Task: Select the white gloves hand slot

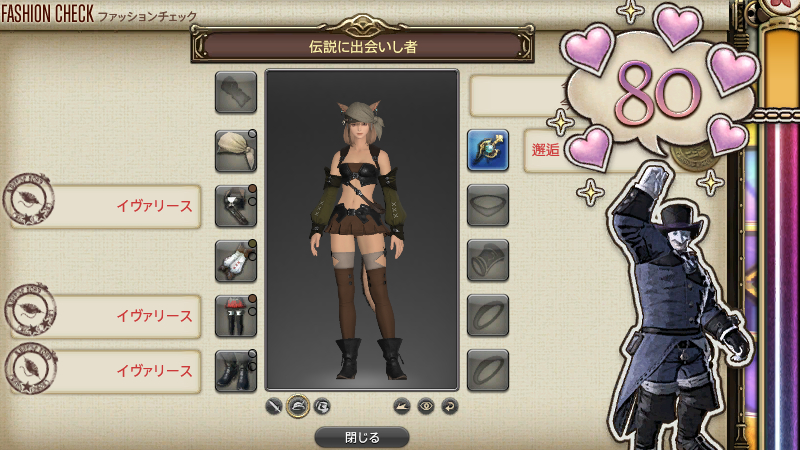Action: 236,261
